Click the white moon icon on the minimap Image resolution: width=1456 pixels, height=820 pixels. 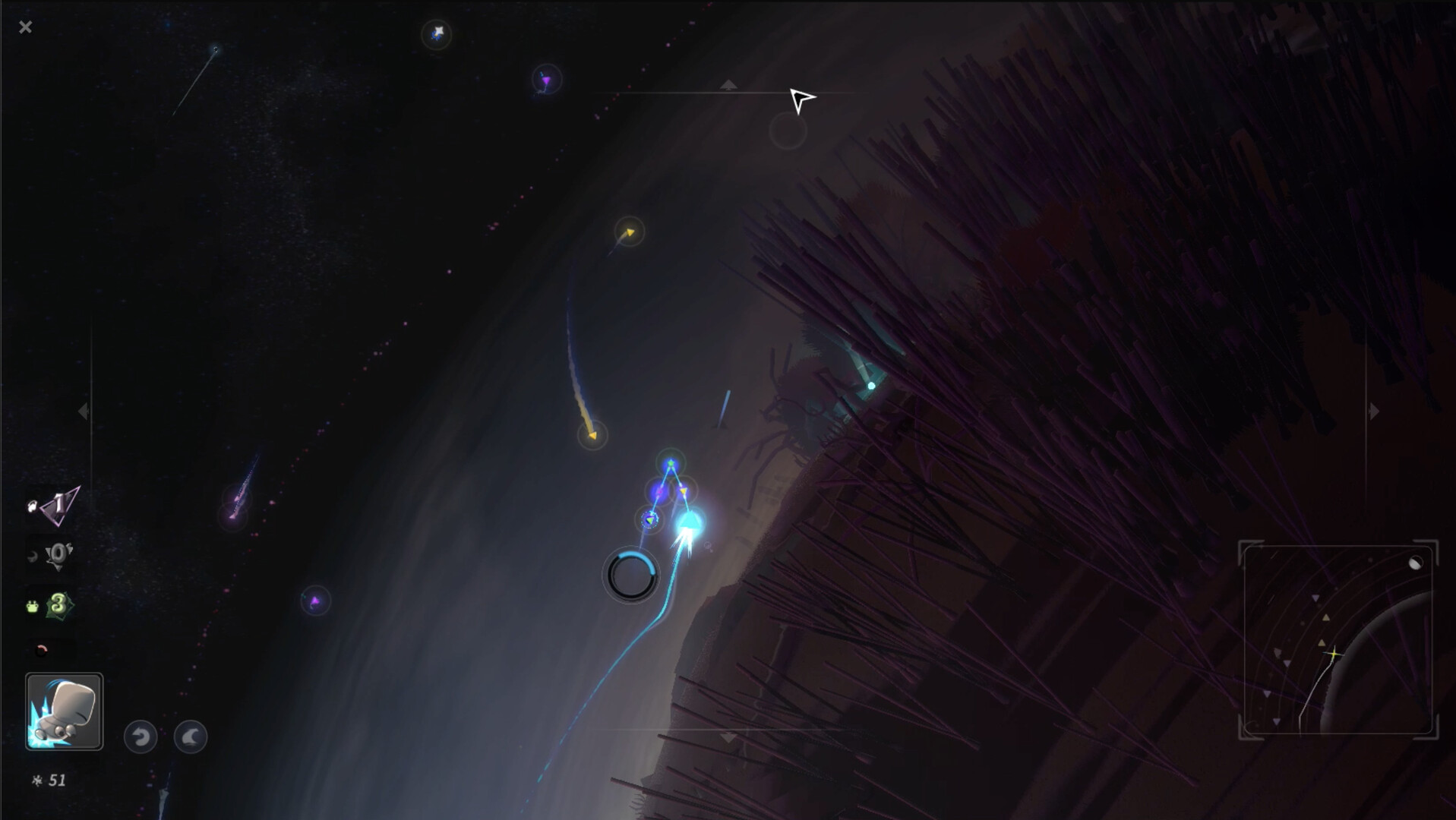click(1416, 563)
